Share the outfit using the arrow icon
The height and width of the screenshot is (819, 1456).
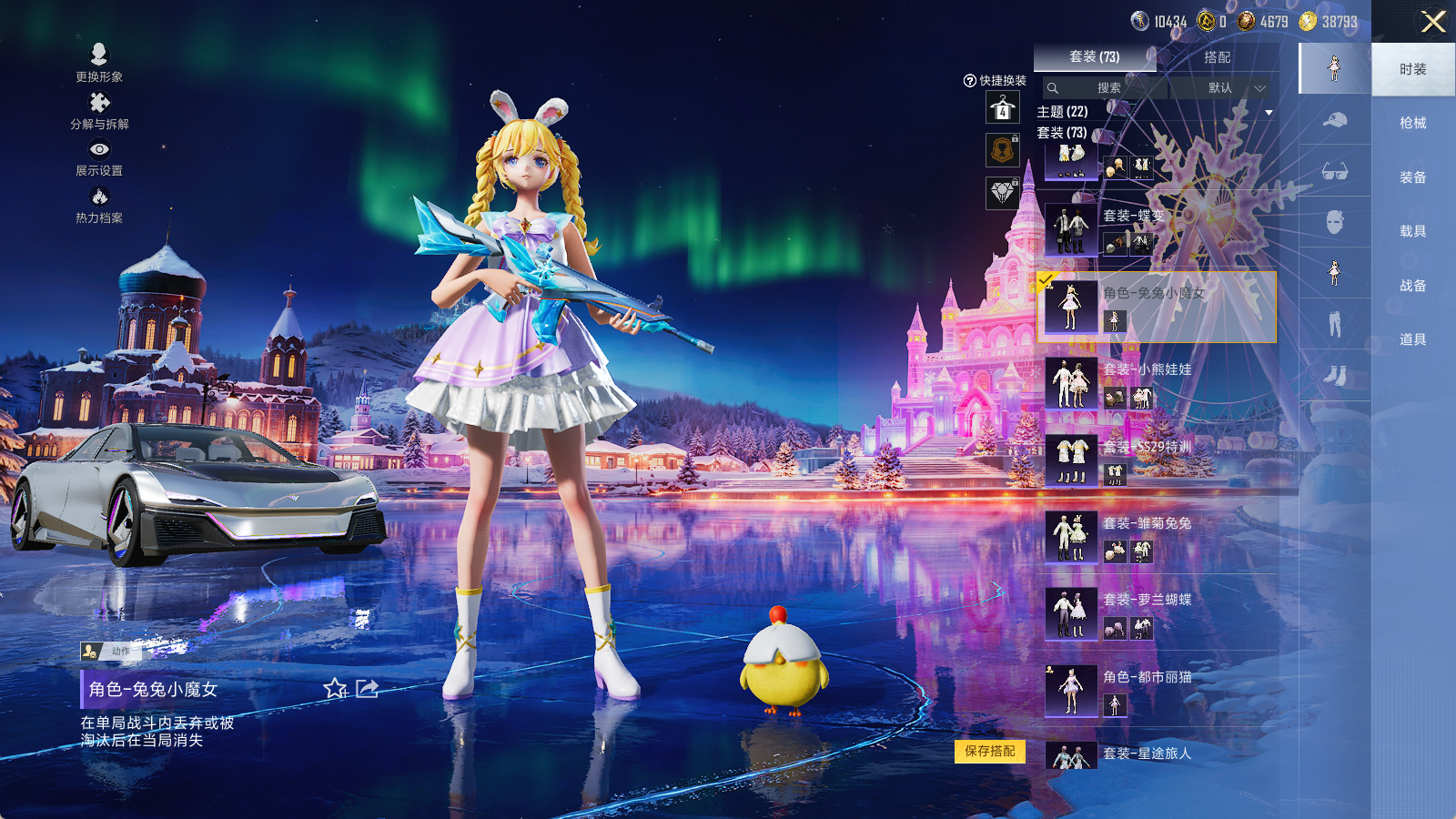click(367, 689)
